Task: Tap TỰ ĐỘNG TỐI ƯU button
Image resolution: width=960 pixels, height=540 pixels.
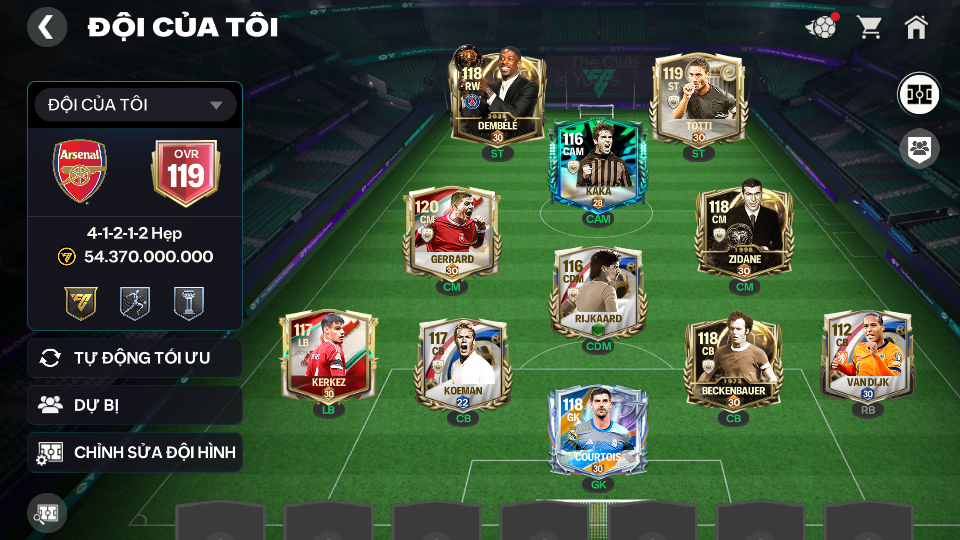Action: 135,358
